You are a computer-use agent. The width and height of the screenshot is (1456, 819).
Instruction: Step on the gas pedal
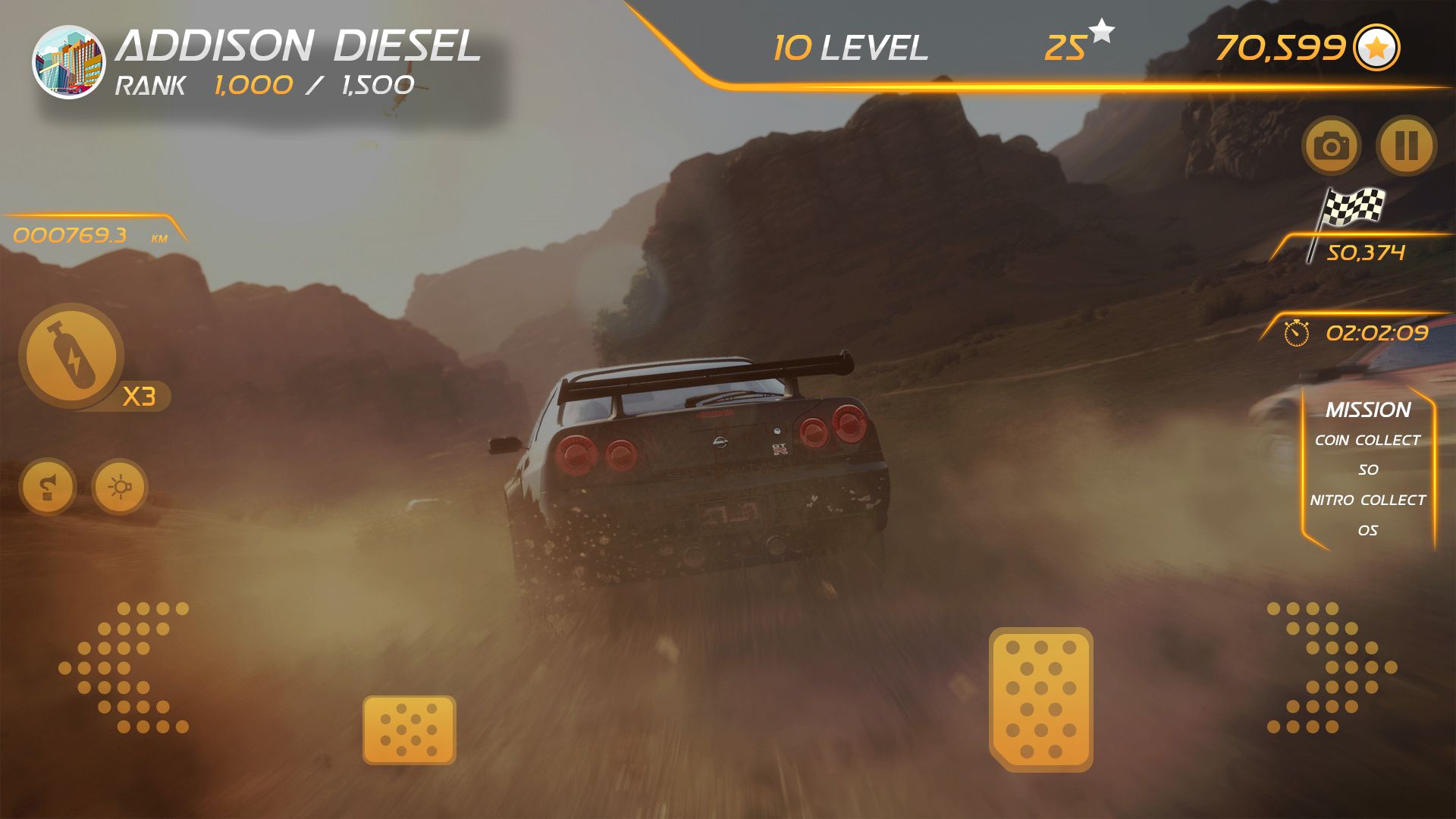tap(1040, 699)
